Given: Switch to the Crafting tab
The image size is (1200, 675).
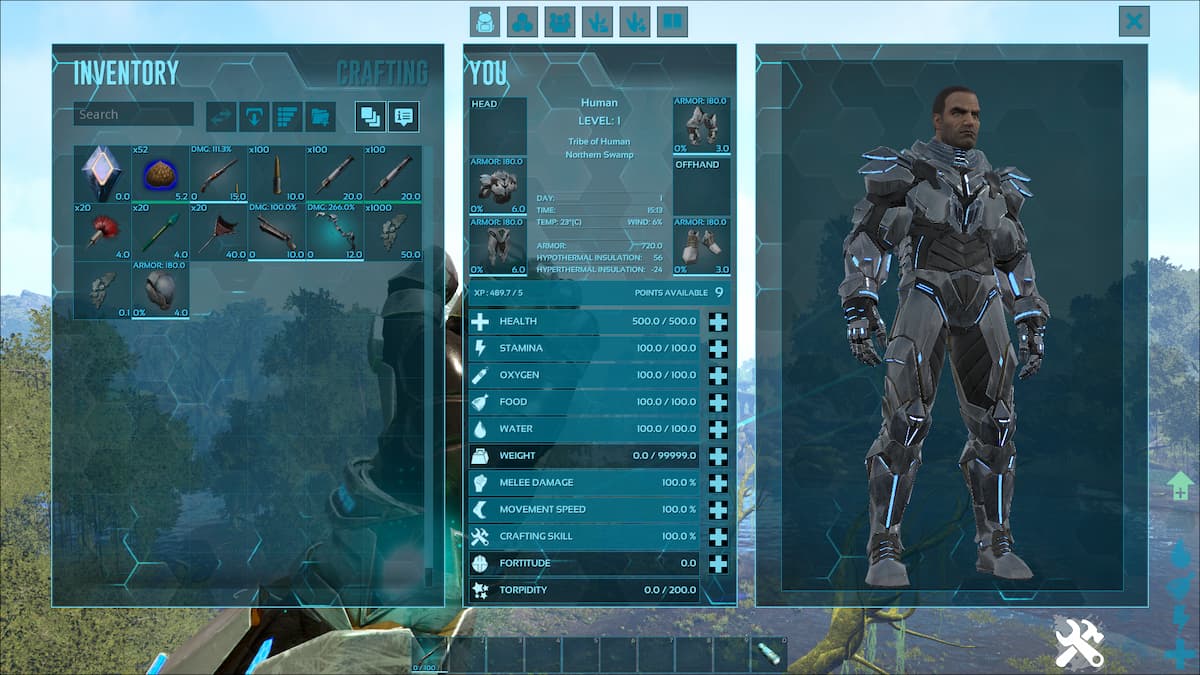Looking at the screenshot, I should click(x=381, y=73).
